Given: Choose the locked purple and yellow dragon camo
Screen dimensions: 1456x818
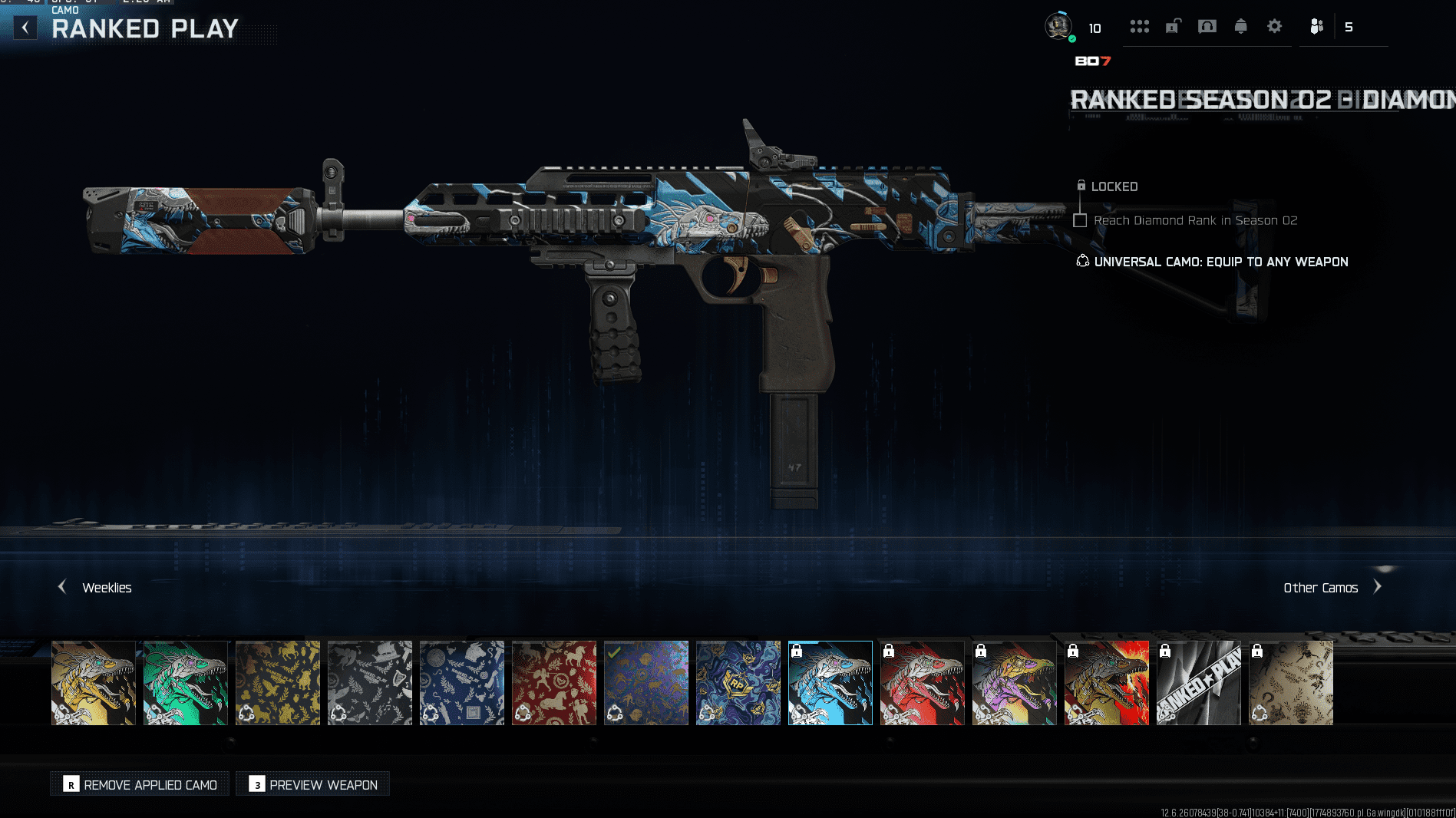Looking at the screenshot, I should point(1015,683).
